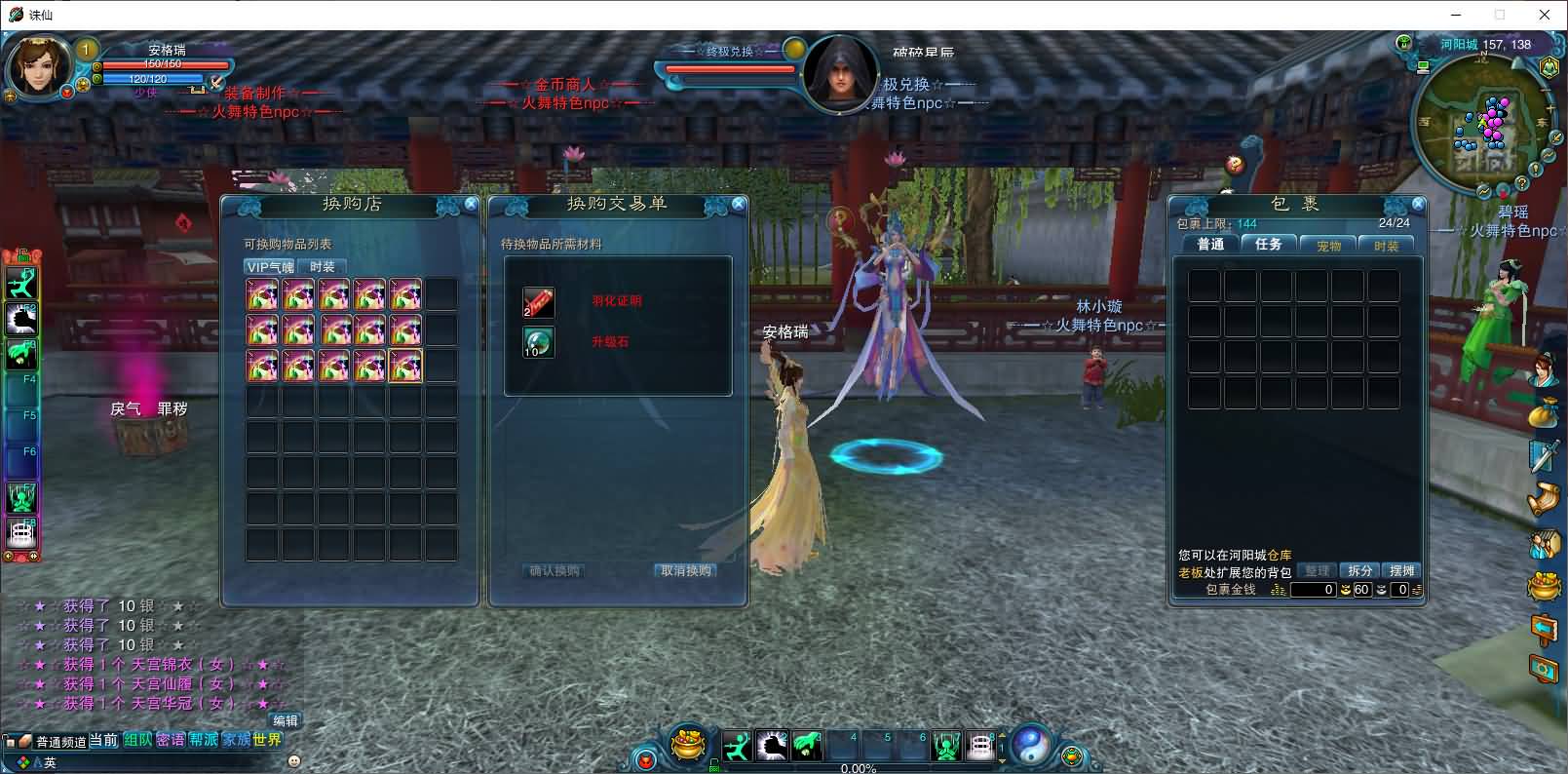Select the 升级石 upgrade stone icon

(538, 342)
